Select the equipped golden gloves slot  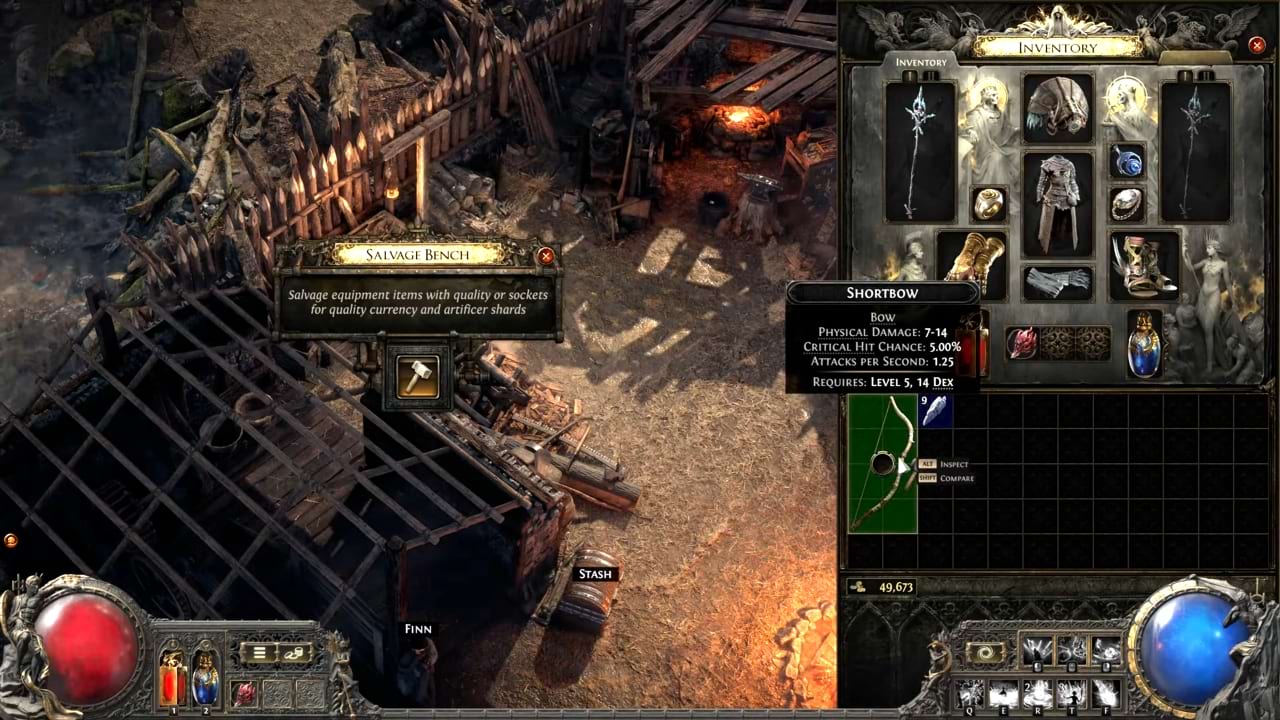tap(972, 265)
